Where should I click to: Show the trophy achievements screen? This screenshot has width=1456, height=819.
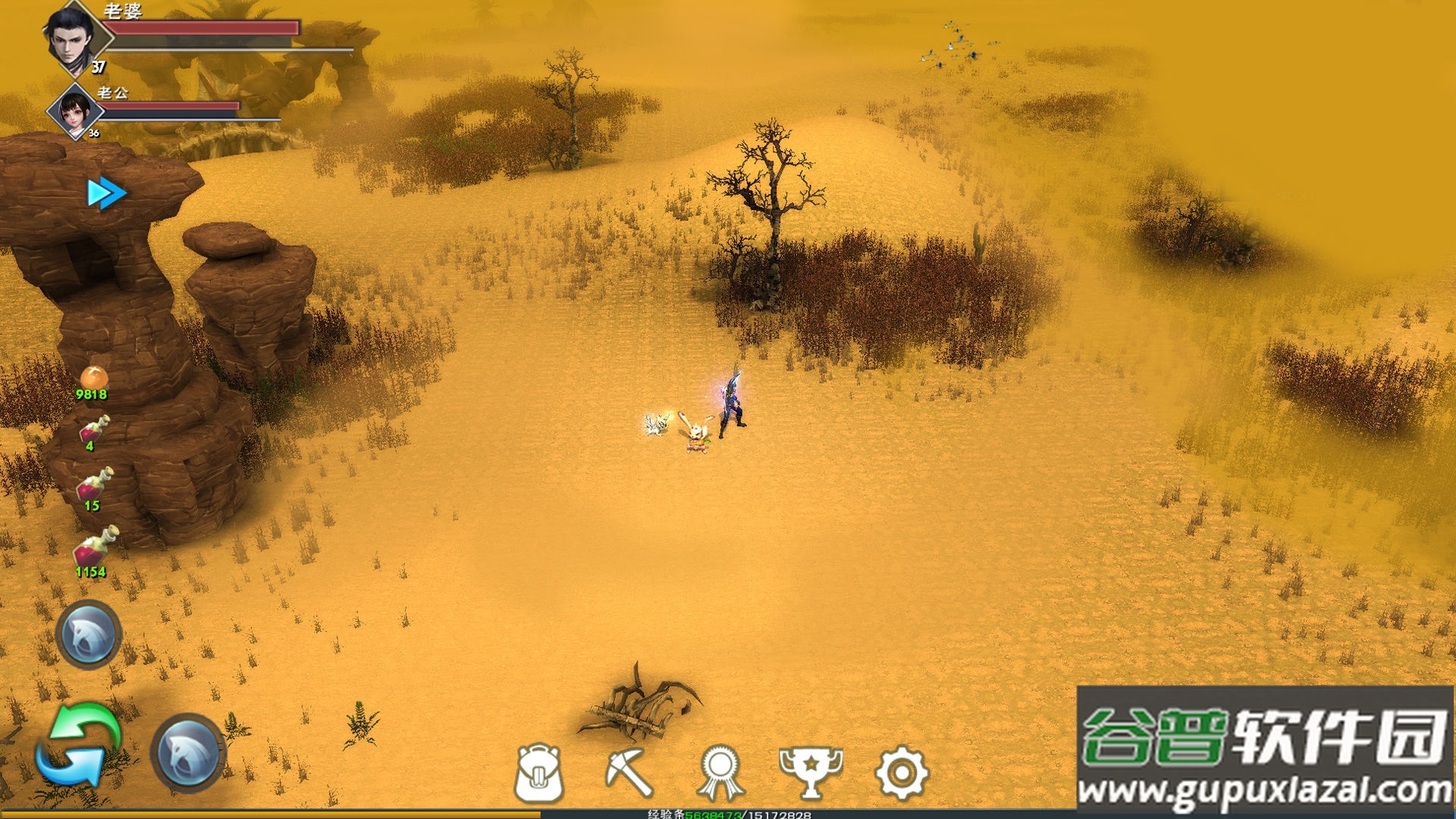pyautogui.click(x=811, y=773)
